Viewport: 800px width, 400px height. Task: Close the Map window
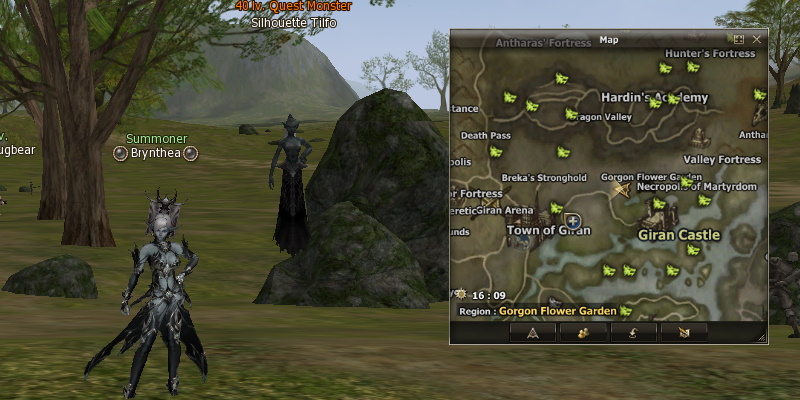click(x=757, y=39)
